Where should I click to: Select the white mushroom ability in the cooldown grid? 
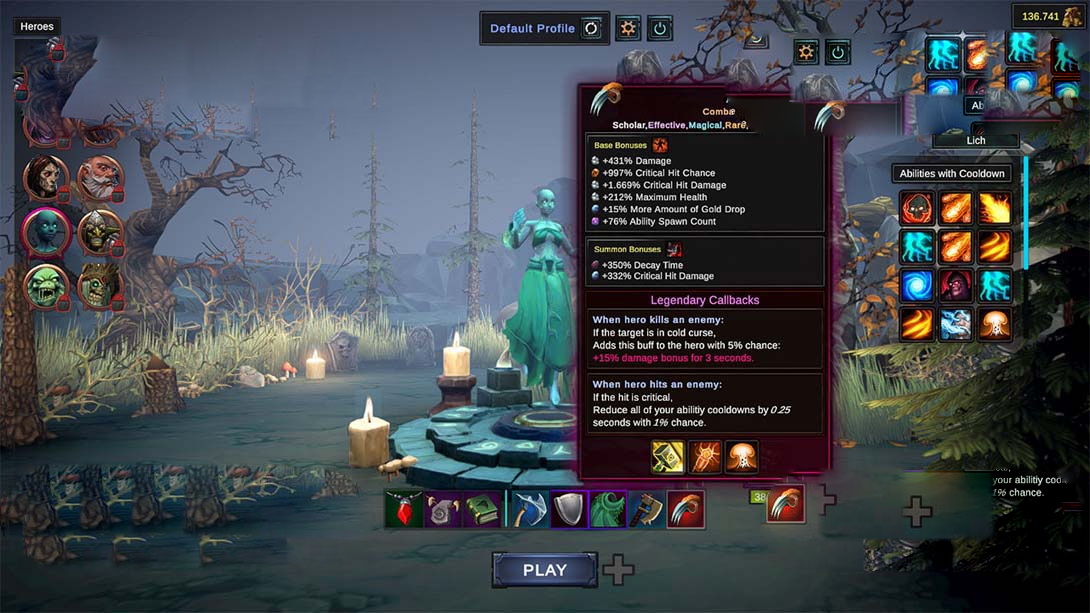tap(995, 324)
